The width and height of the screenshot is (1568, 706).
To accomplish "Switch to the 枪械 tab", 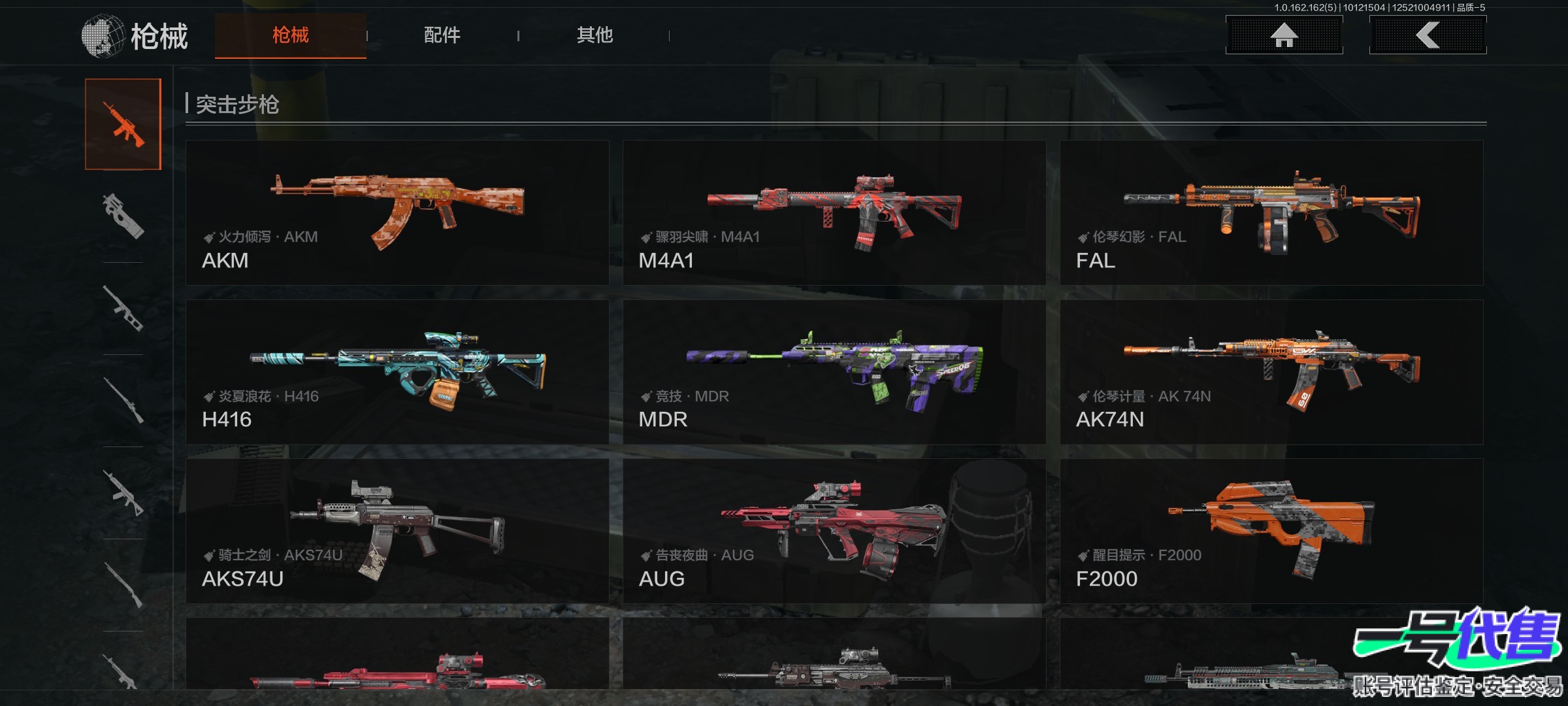I will coord(290,35).
